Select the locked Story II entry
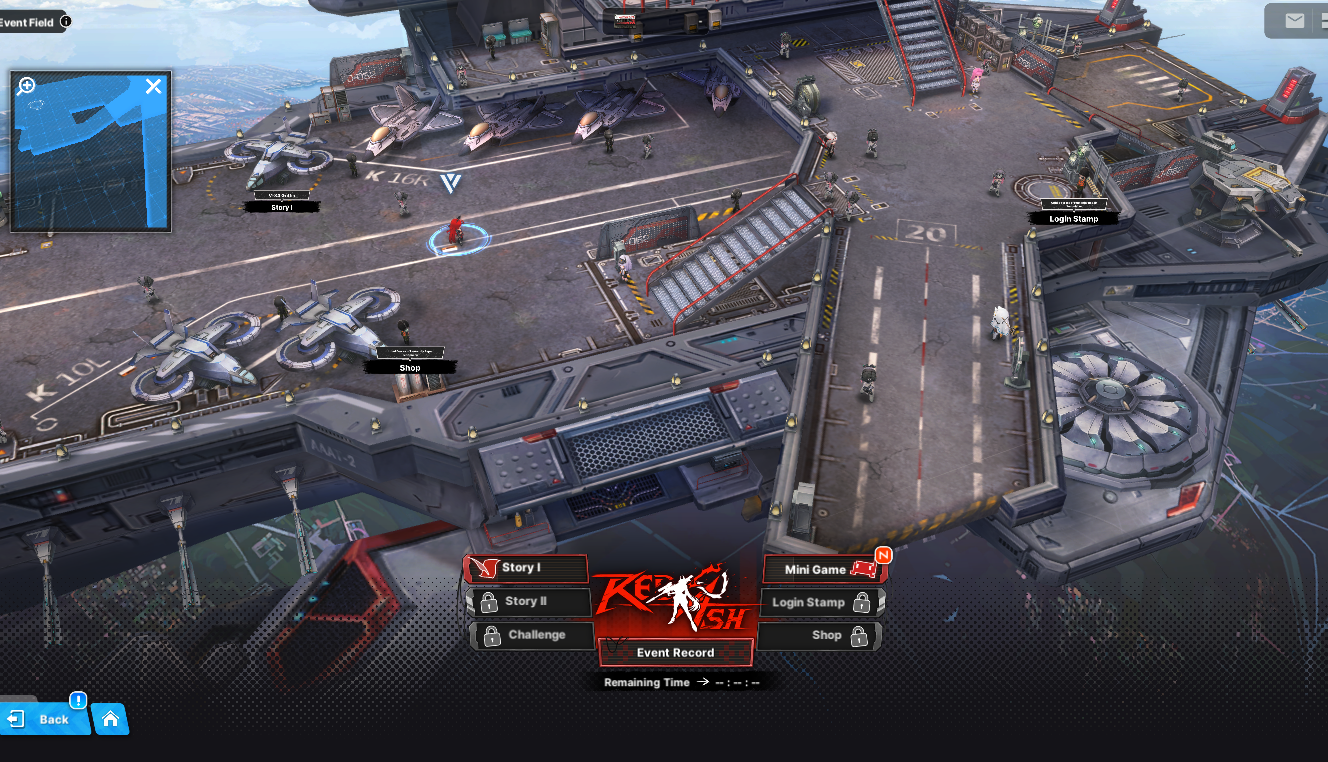 (527, 602)
